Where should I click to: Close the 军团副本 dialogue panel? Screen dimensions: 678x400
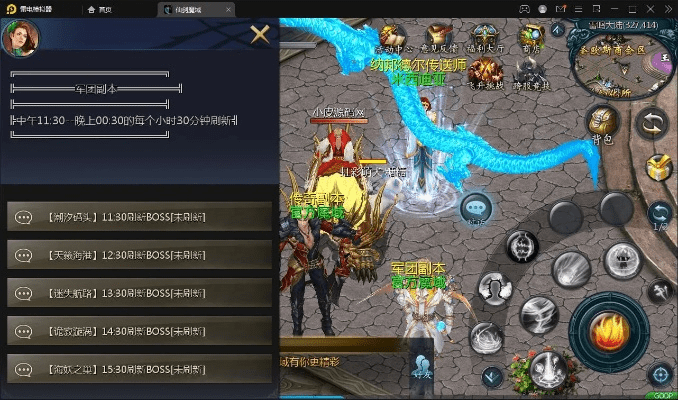pyautogui.click(x=260, y=36)
